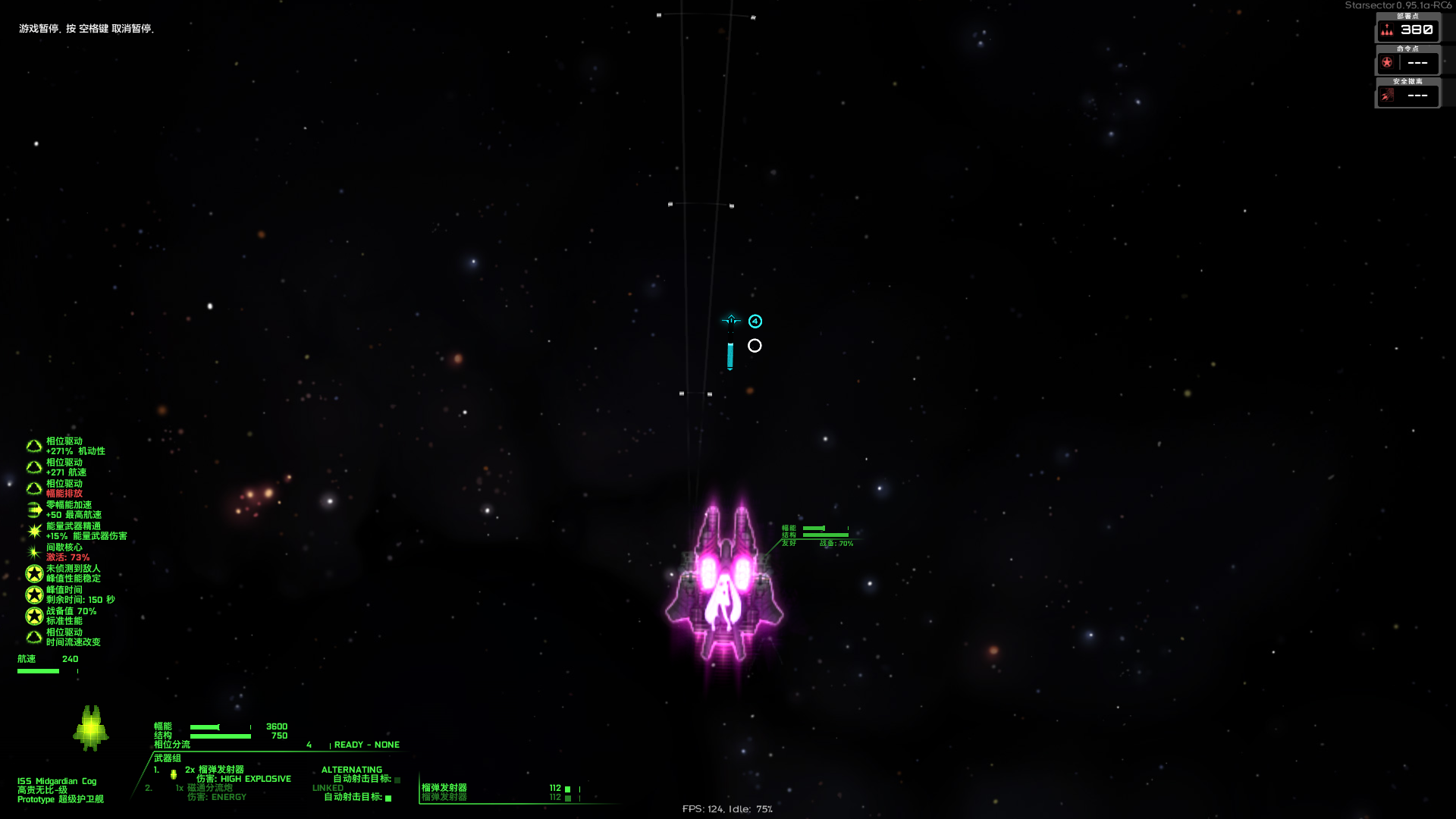
Task: Toggle 自动射击目标 for weapon group 2
Action: [x=389, y=798]
